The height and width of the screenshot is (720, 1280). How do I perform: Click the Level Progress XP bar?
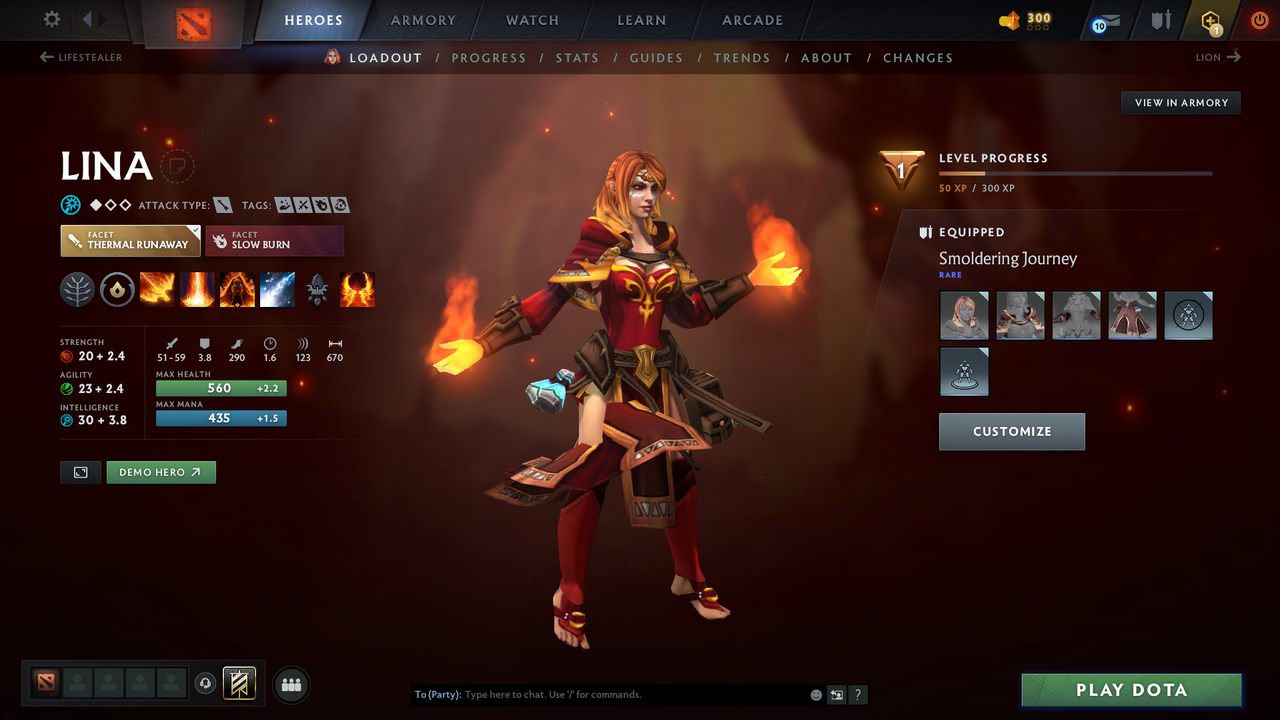tap(1075, 172)
